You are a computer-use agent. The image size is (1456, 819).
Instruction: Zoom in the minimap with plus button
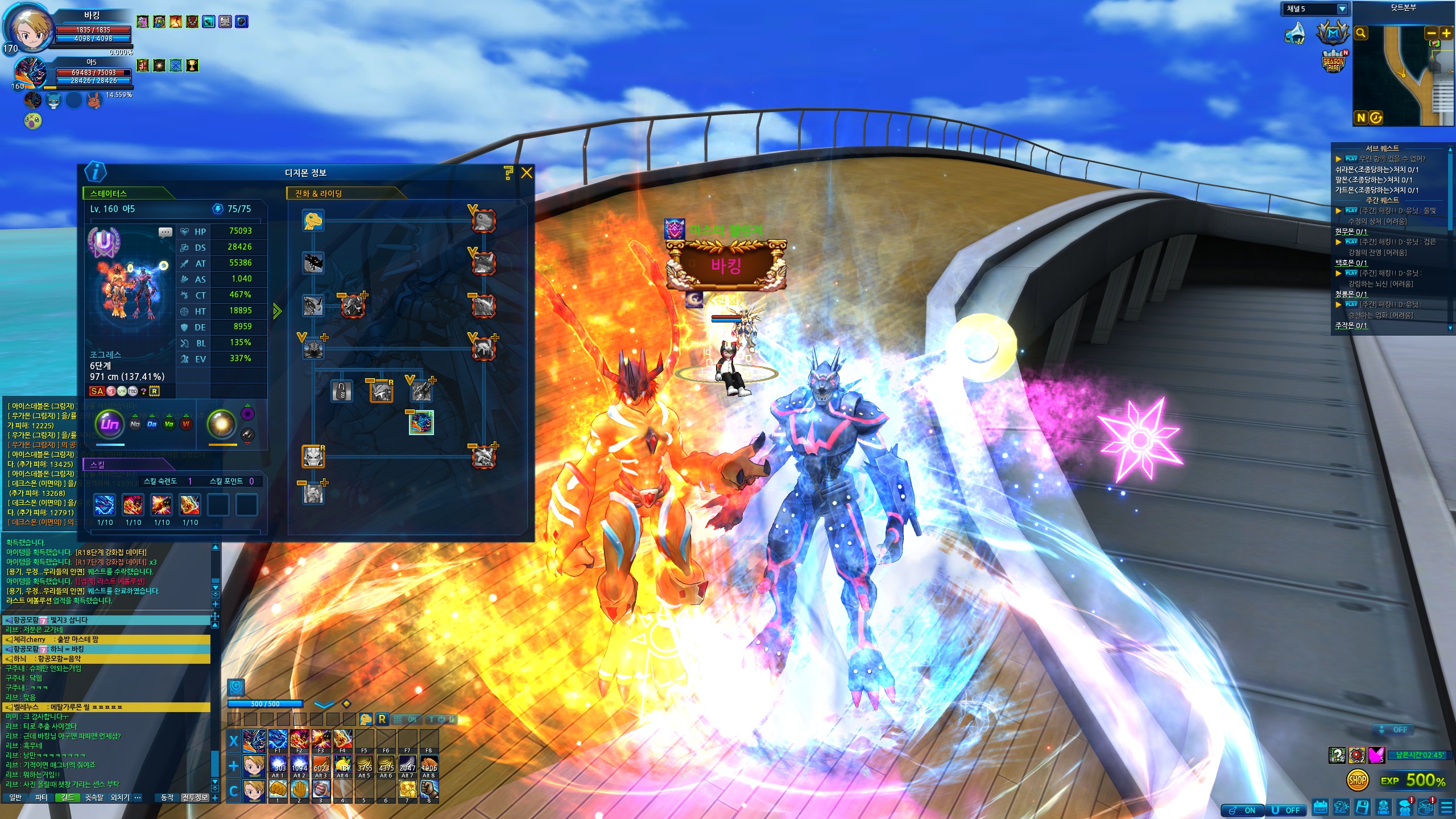[x=1446, y=34]
